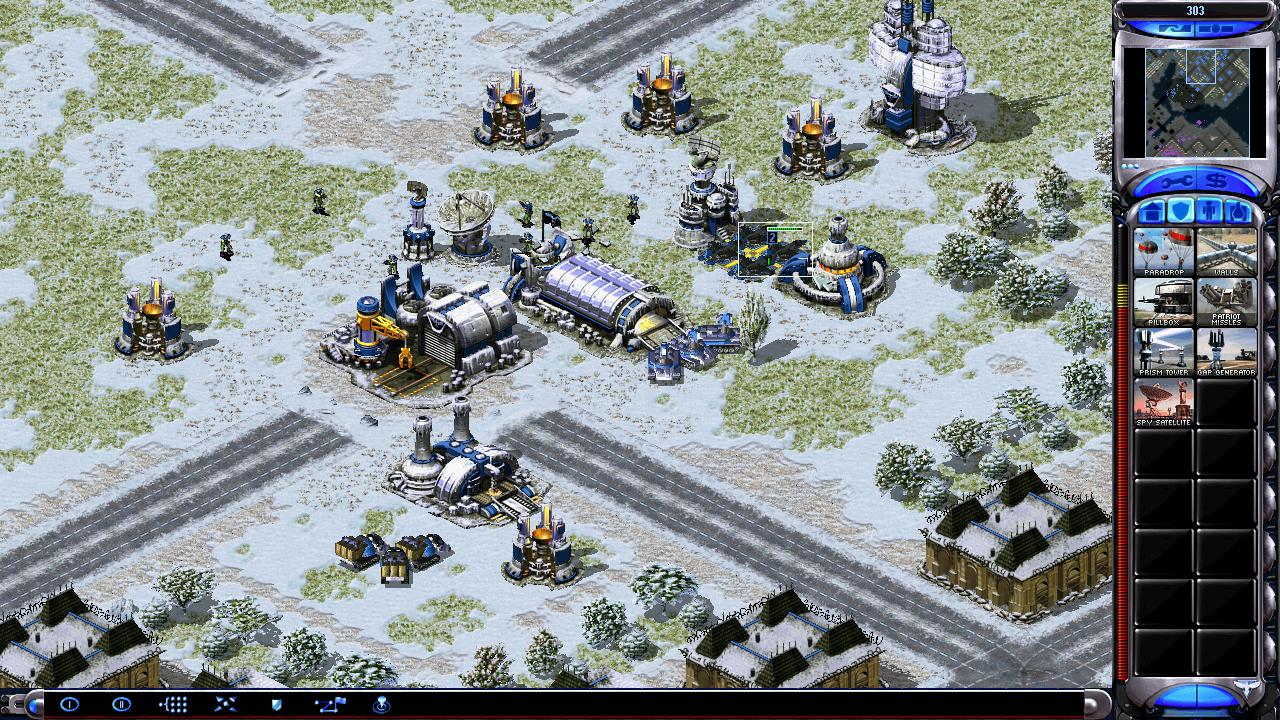Select the Gap Generator cameo
Image resolution: width=1280 pixels, height=720 pixels.
click(1226, 352)
